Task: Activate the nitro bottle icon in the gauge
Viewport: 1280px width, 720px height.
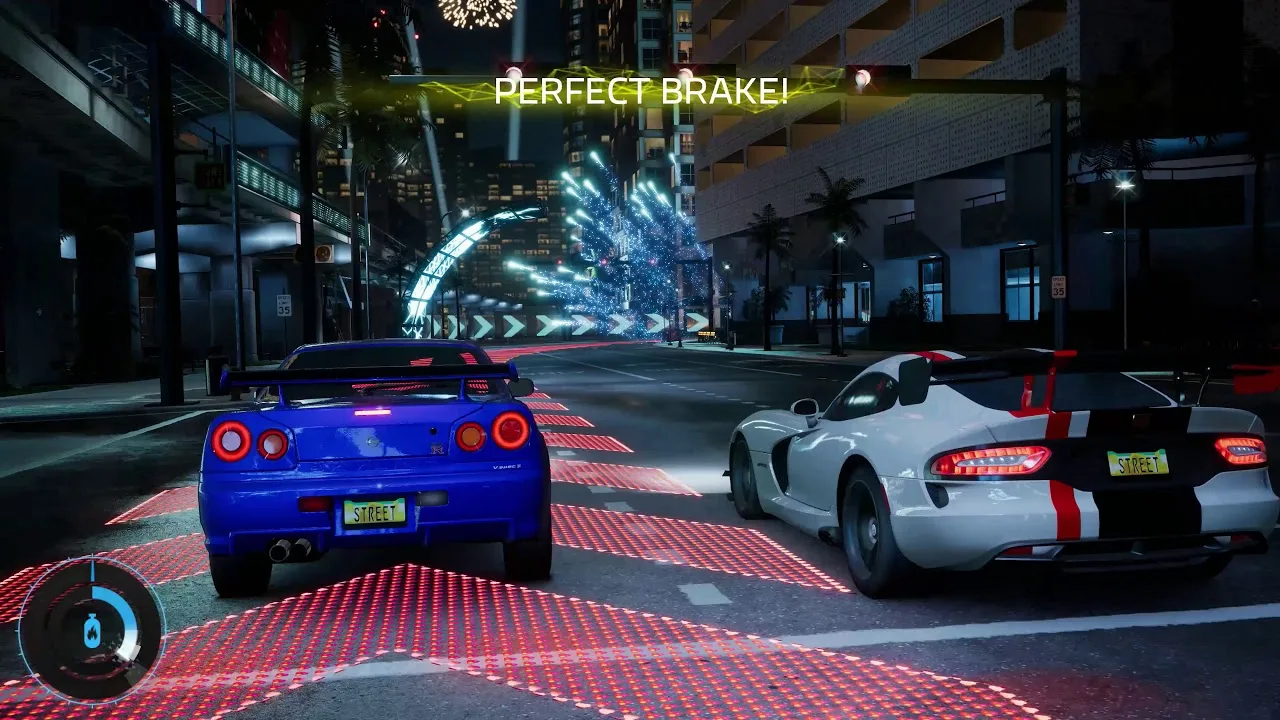Action: coord(92,631)
